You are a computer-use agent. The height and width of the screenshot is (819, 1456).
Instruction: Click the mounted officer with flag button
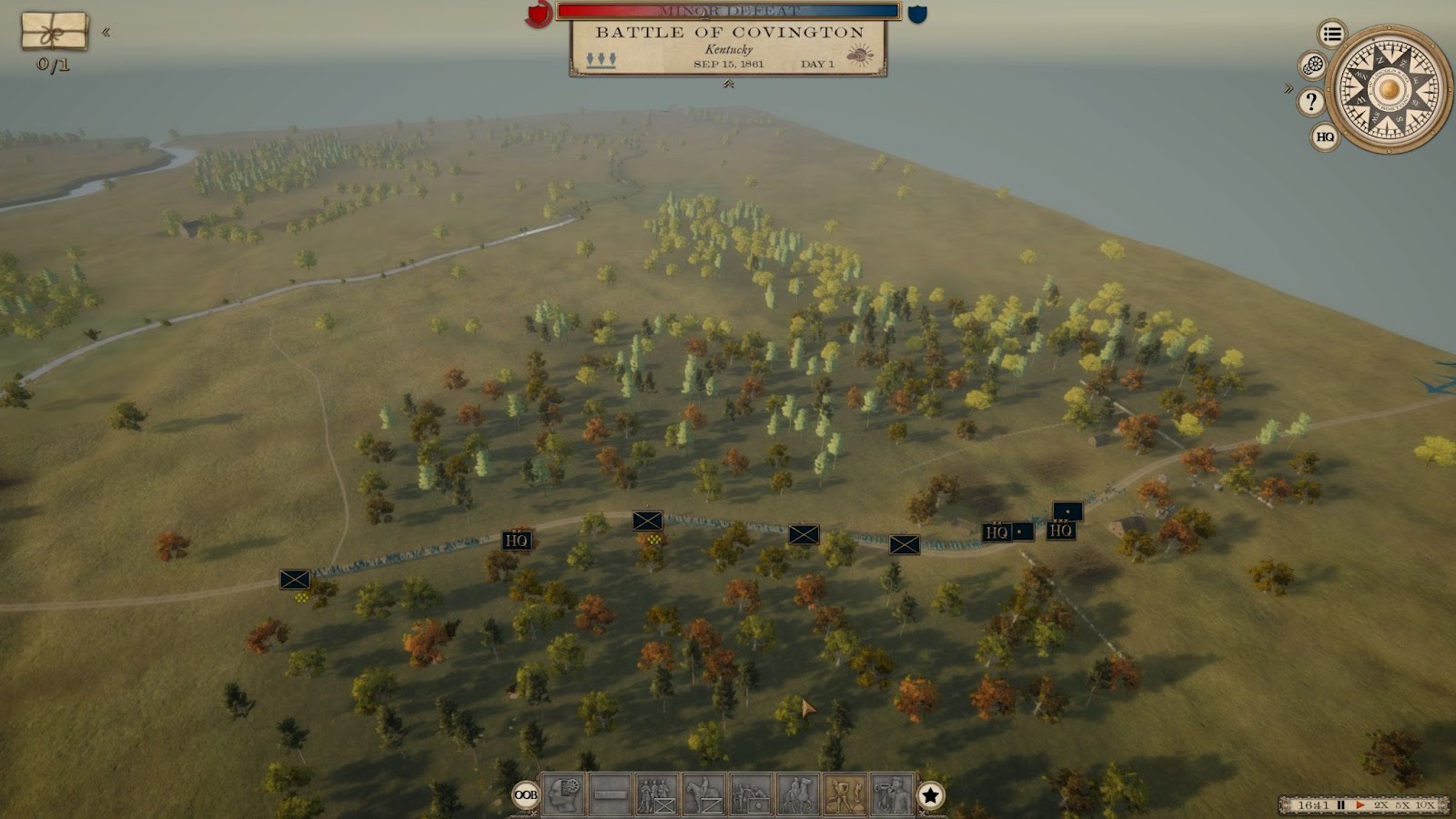798,794
